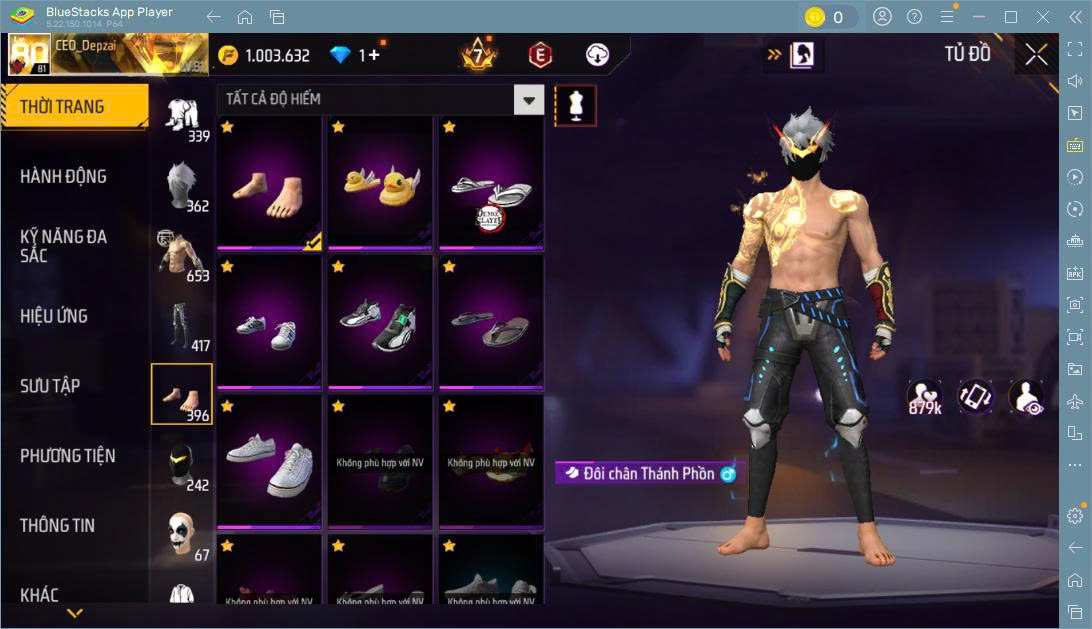The height and width of the screenshot is (629, 1092).
Task: Select the Kỹ Năng Đa Sắc category
Action: 63,246
